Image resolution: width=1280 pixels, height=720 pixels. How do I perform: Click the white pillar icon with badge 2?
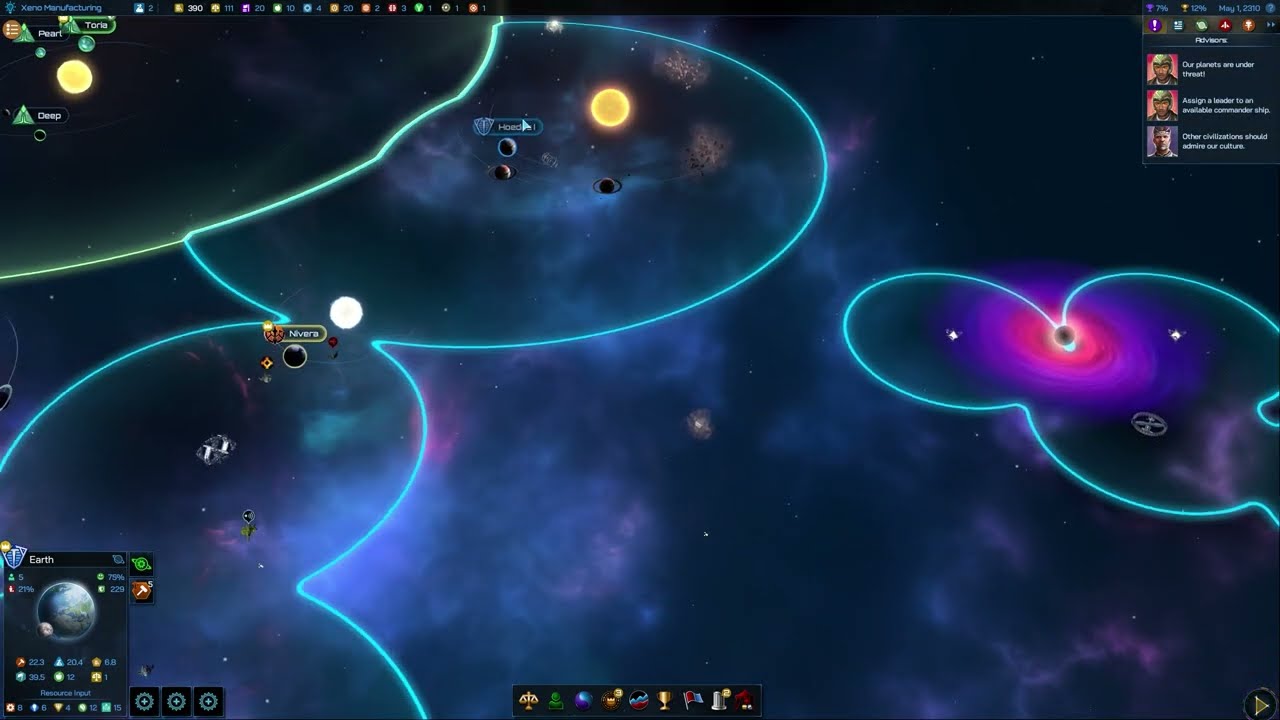(x=719, y=700)
